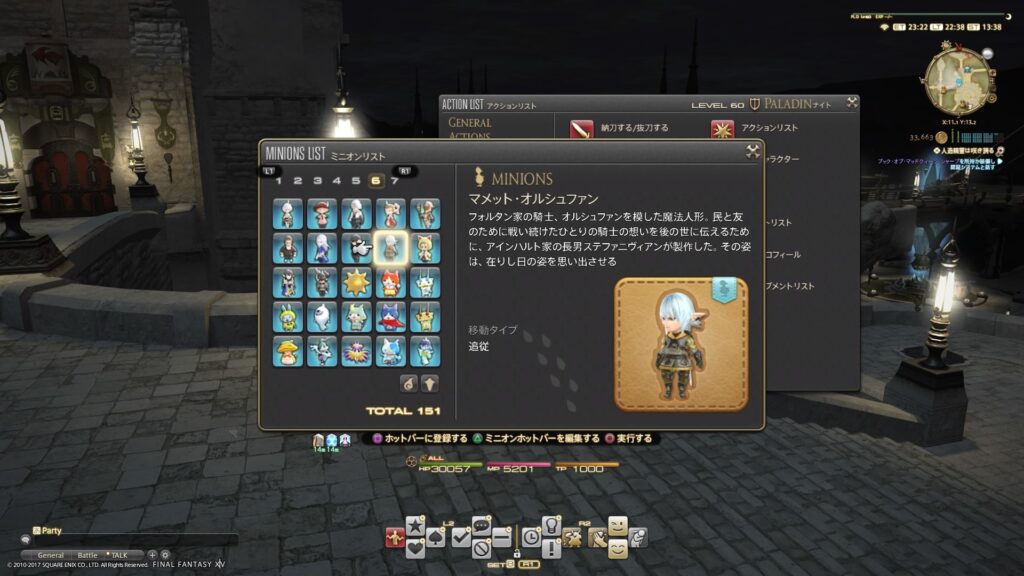Switch to minion page 3
The height and width of the screenshot is (576, 1024).
tap(317, 181)
